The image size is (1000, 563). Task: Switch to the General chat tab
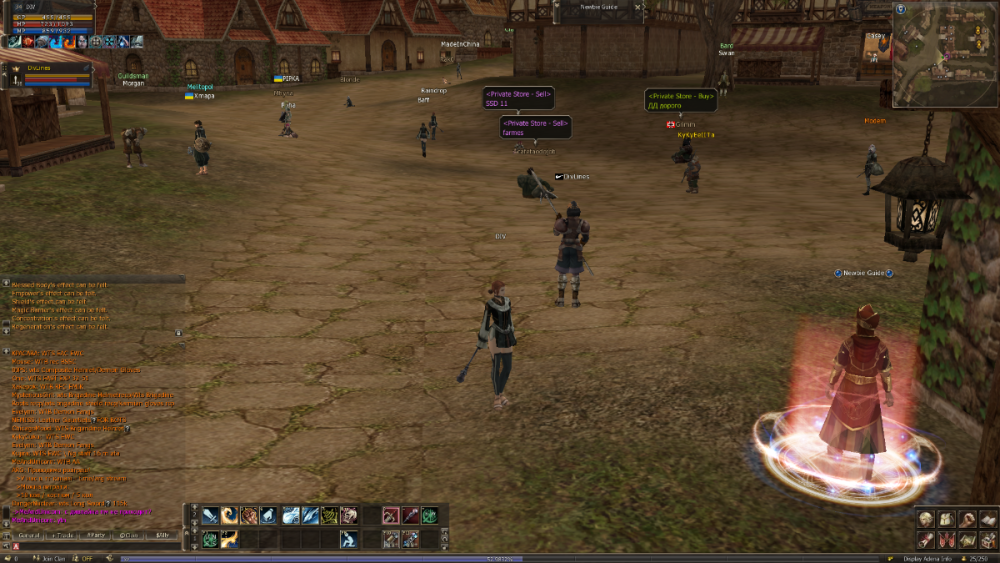28,536
